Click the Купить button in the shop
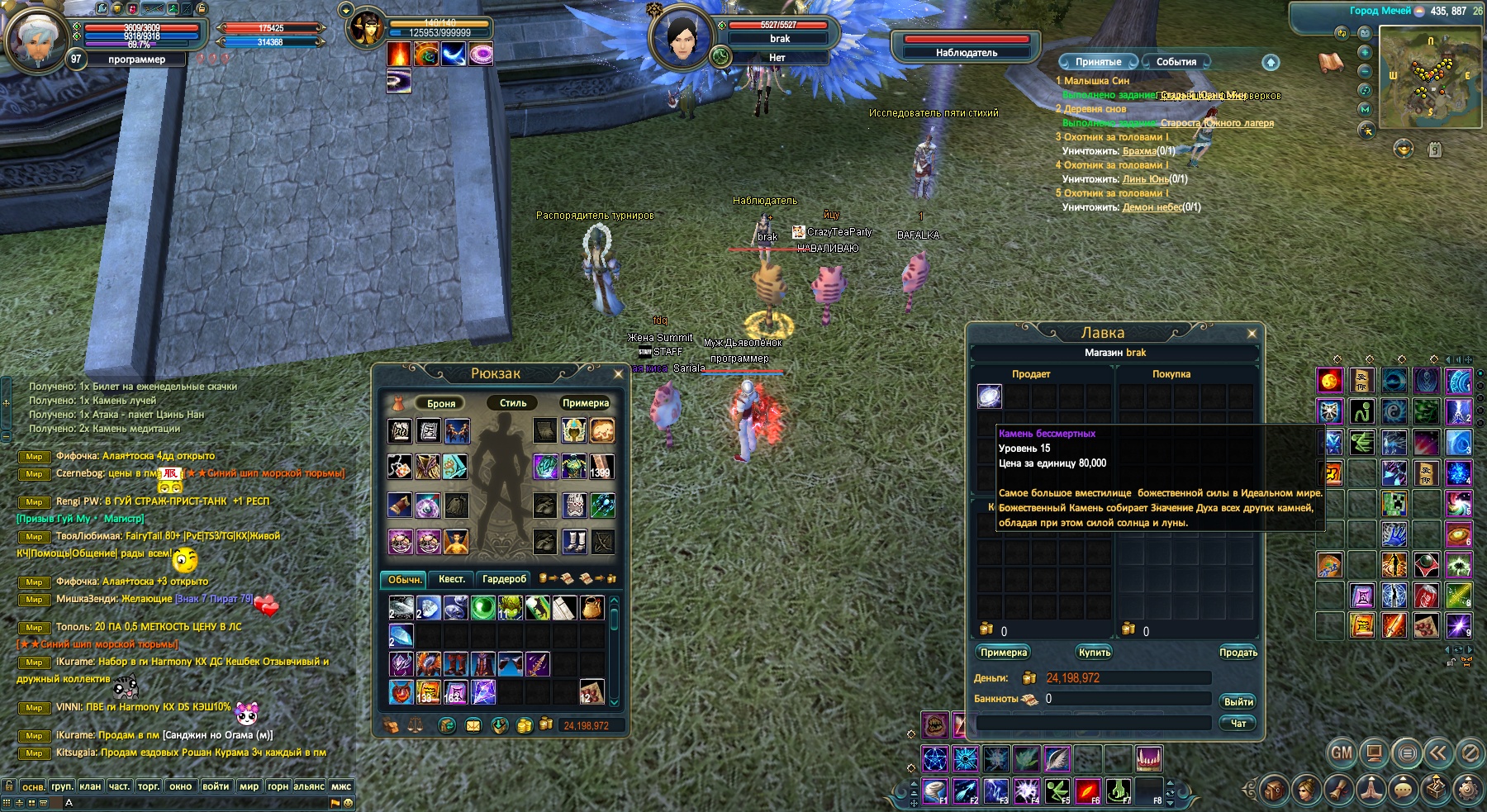The height and width of the screenshot is (812, 1487). click(x=1095, y=653)
